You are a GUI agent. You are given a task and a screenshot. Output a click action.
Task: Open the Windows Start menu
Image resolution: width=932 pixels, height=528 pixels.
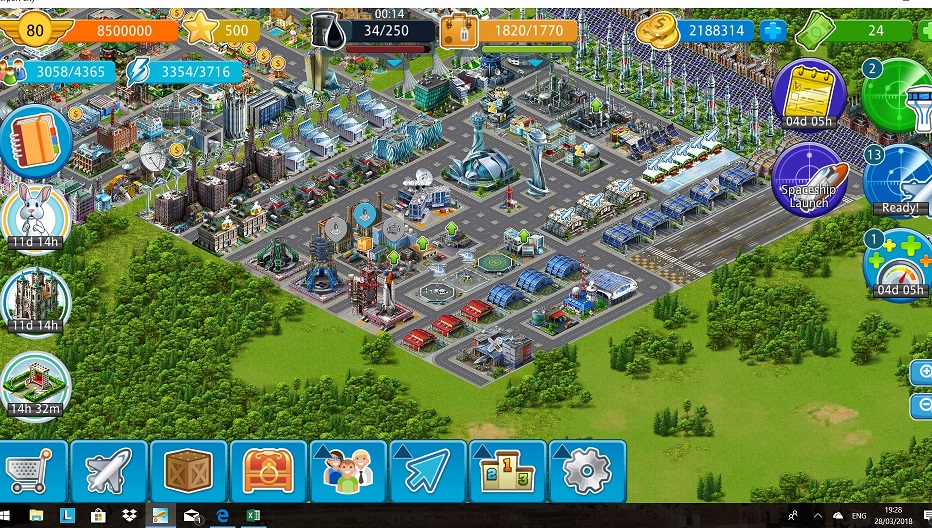click(x=9, y=516)
